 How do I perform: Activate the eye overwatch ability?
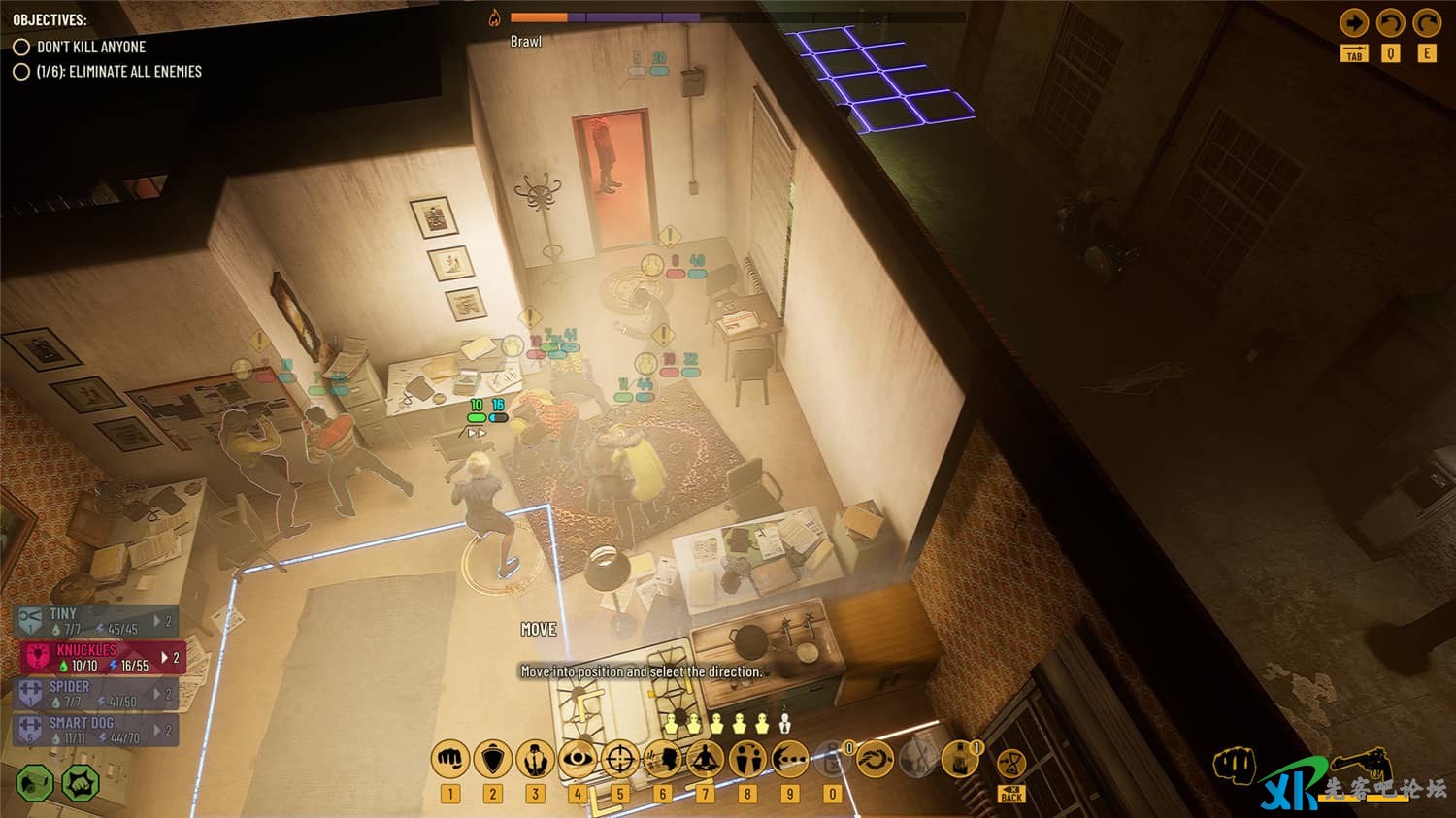[578, 759]
